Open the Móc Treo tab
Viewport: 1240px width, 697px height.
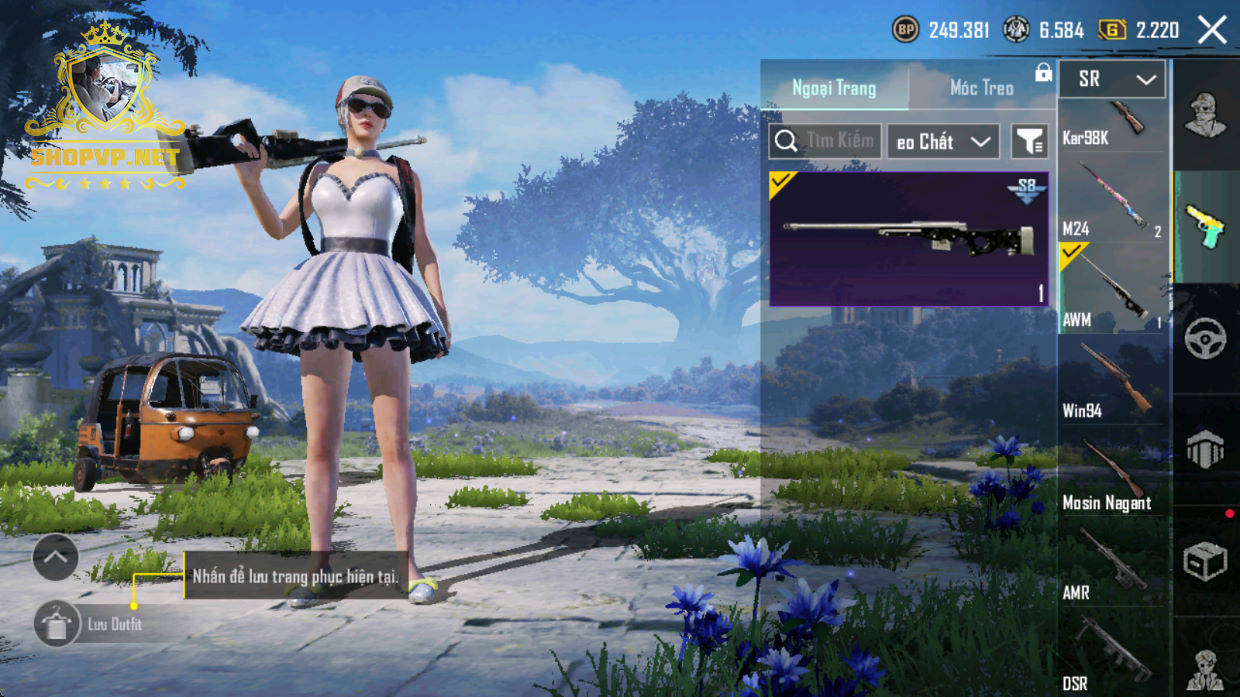[981, 88]
